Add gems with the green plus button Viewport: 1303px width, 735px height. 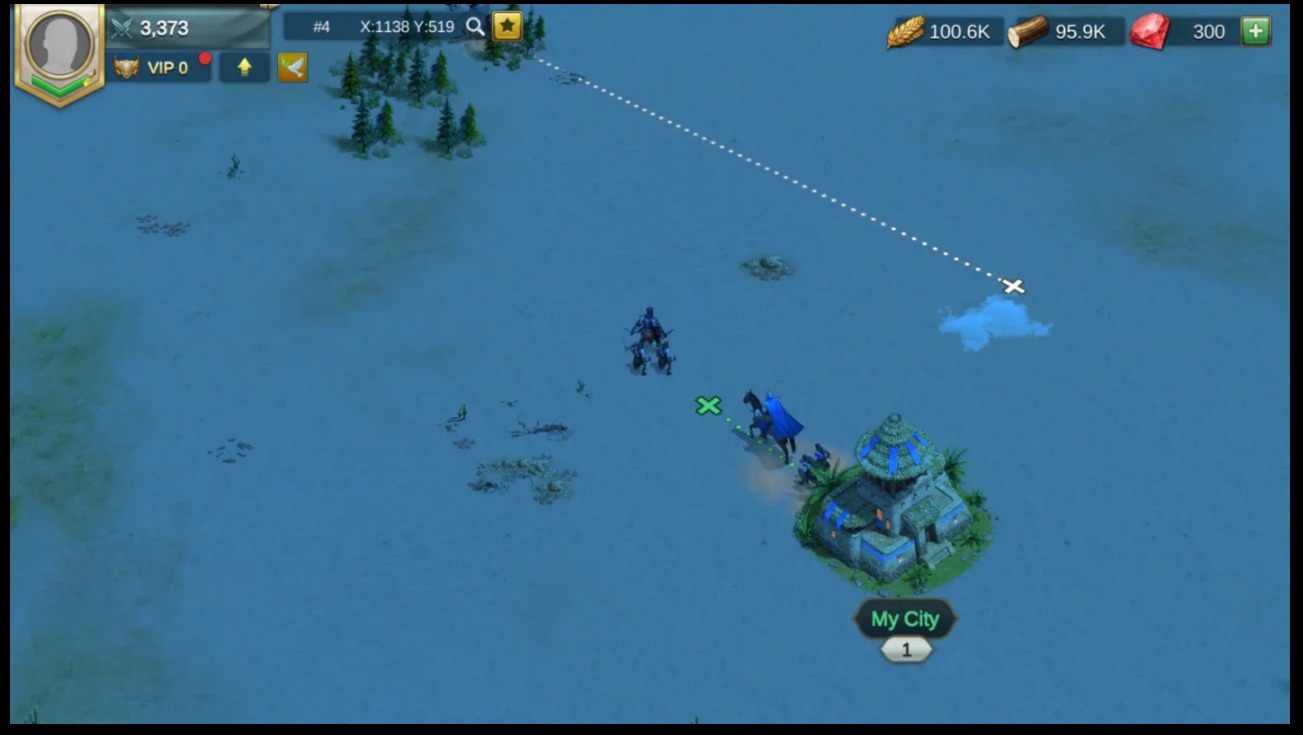point(1255,31)
